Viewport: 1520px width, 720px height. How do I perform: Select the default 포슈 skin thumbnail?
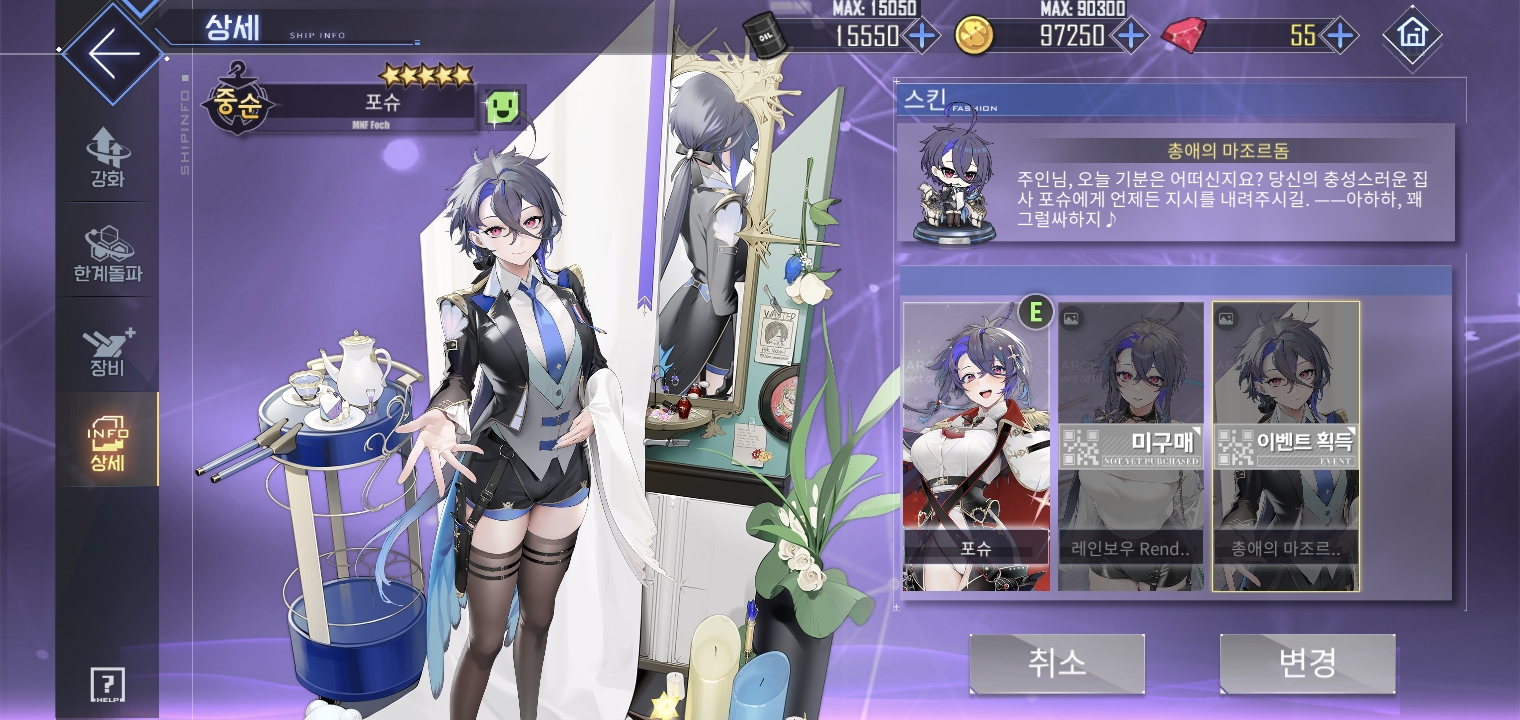pos(976,446)
